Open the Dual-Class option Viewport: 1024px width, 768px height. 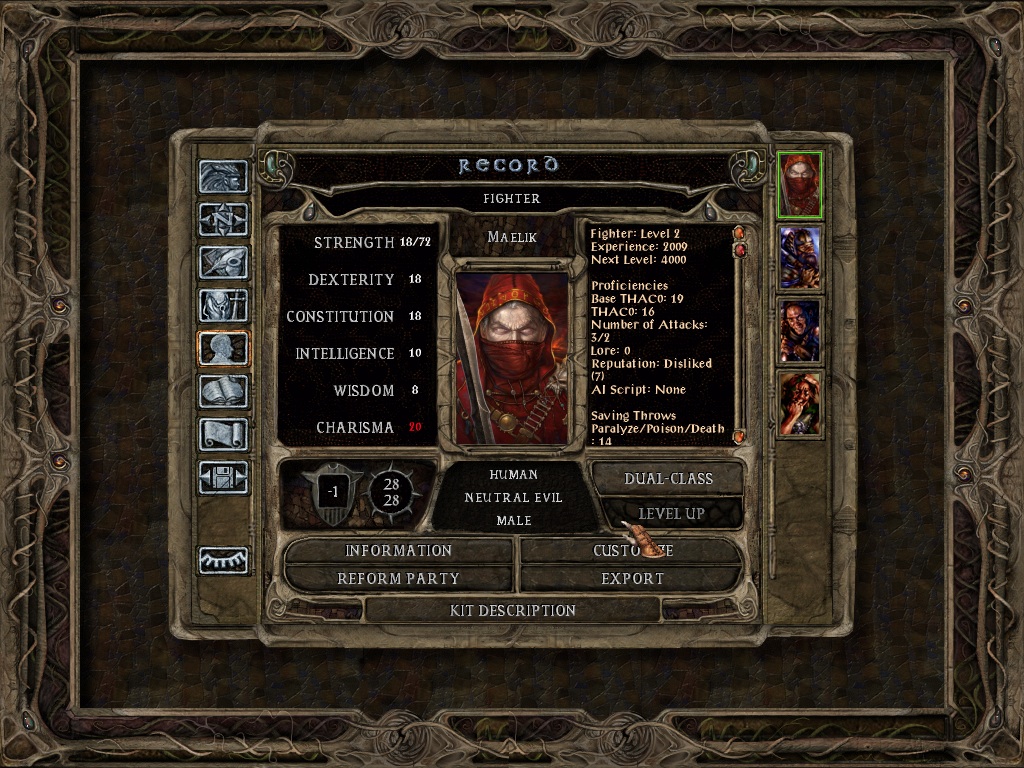pos(667,479)
